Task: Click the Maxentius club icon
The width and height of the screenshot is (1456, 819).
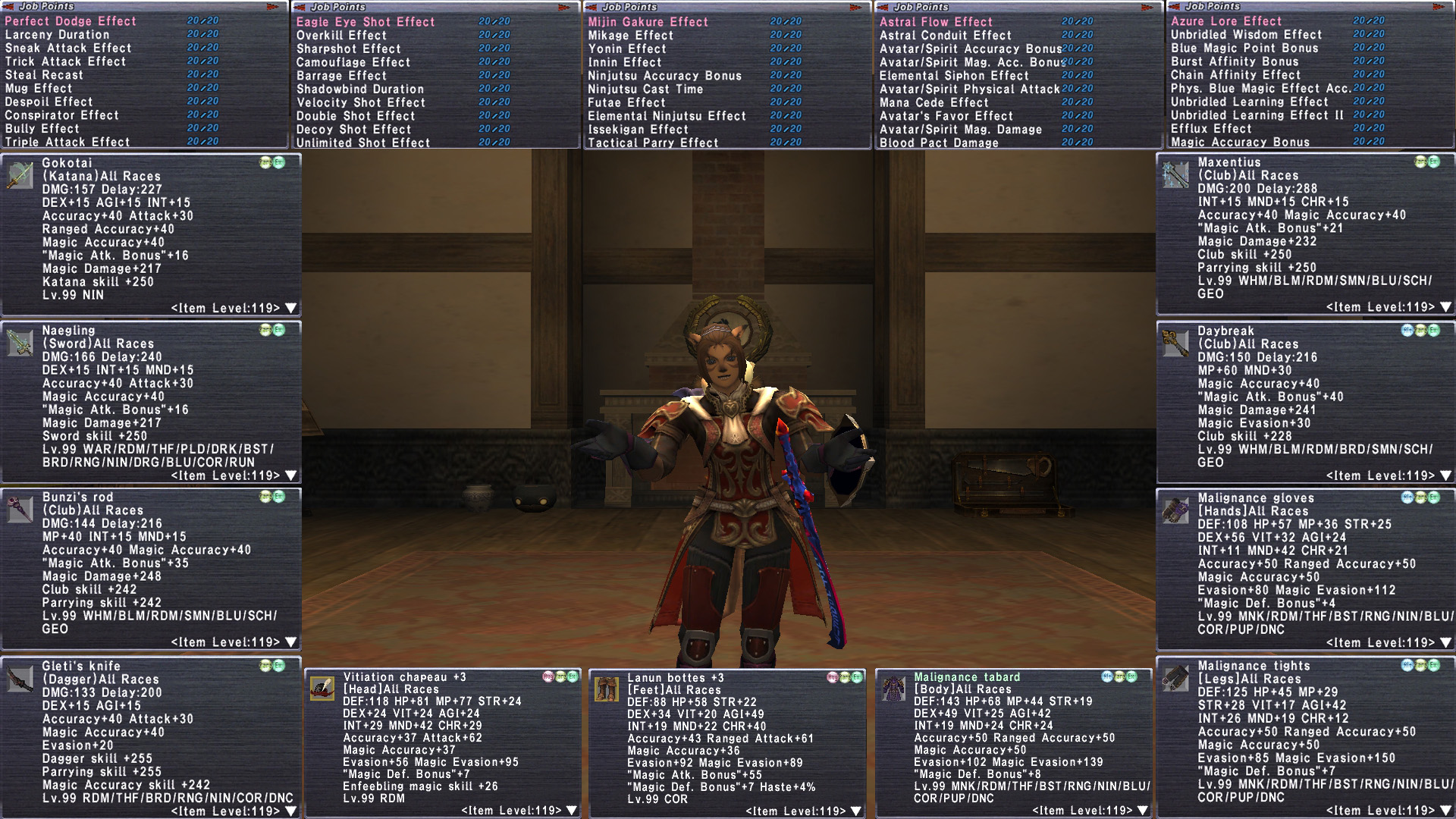Action: coord(1175,175)
